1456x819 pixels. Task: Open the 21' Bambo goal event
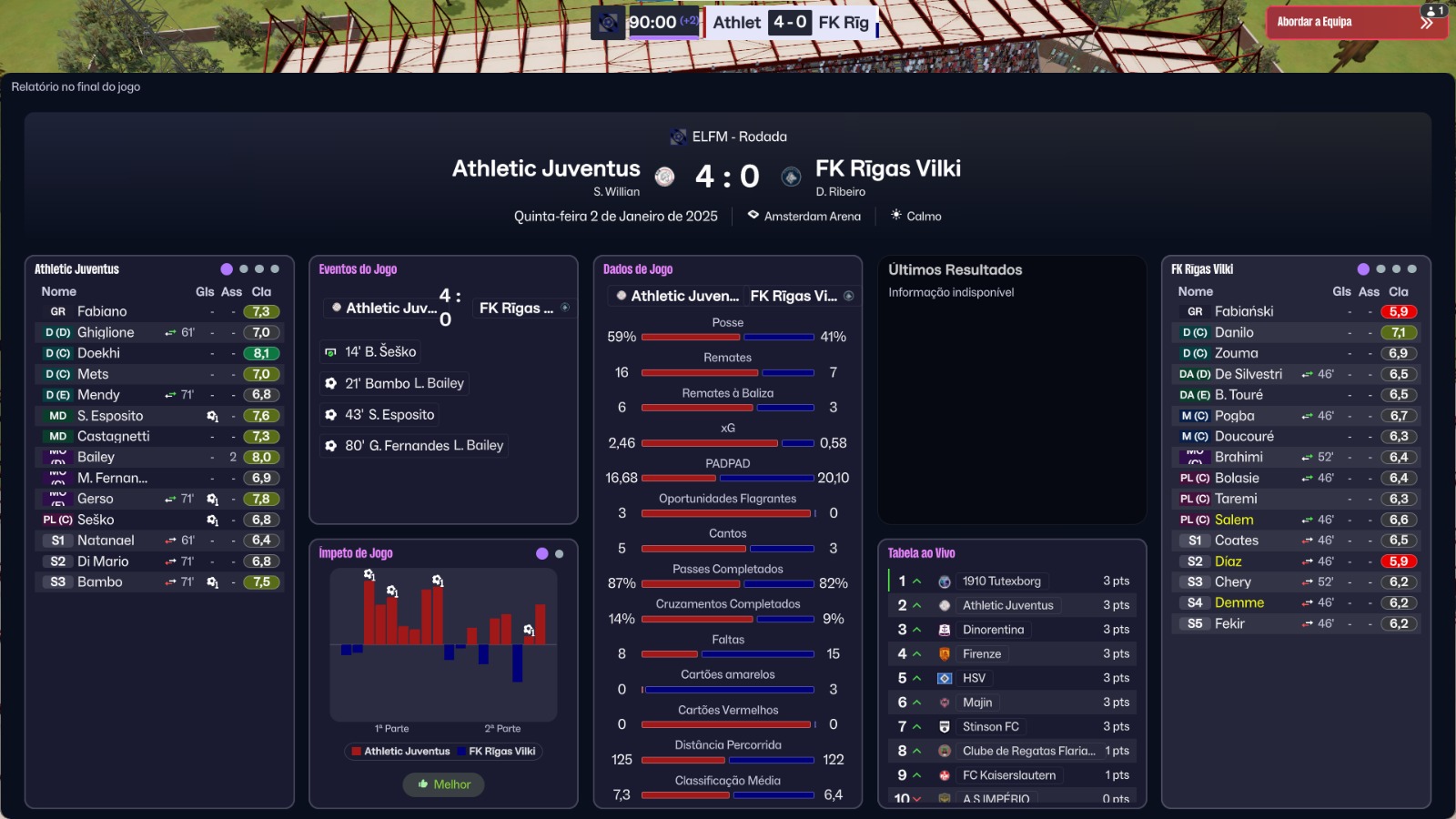point(403,384)
